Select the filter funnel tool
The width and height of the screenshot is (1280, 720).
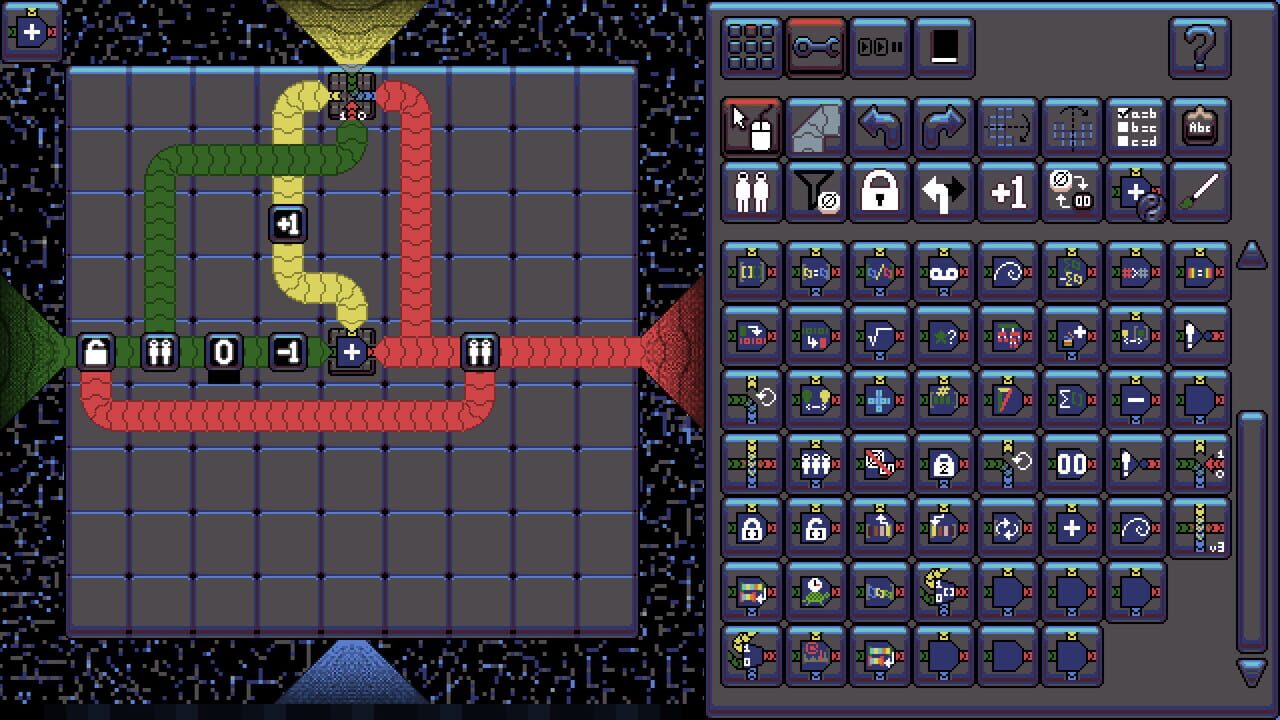click(x=815, y=191)
